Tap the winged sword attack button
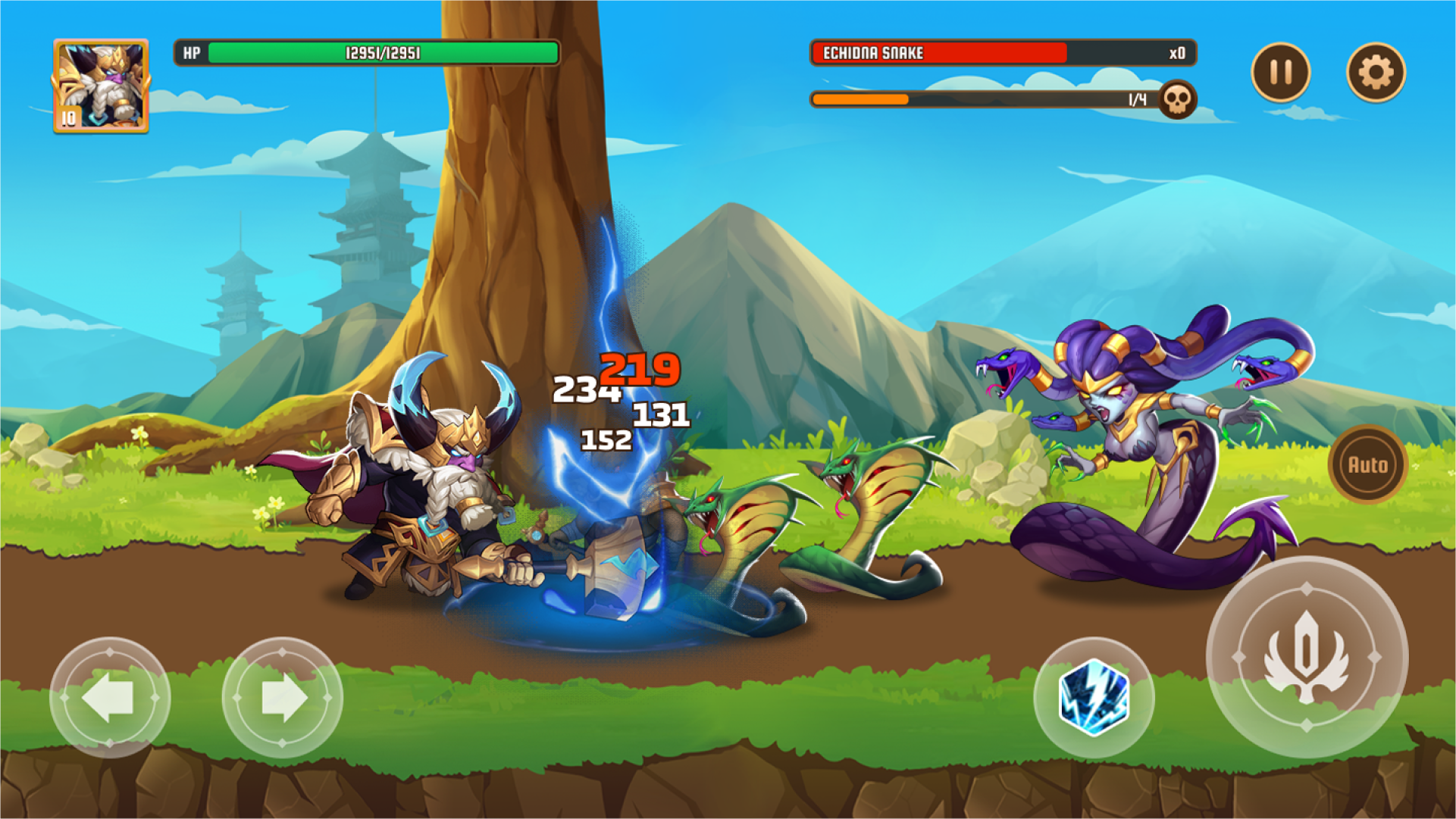Image resolution: width=1456 pixels, height=819 pixels. pyautogui.click(x=1307, y=656)
